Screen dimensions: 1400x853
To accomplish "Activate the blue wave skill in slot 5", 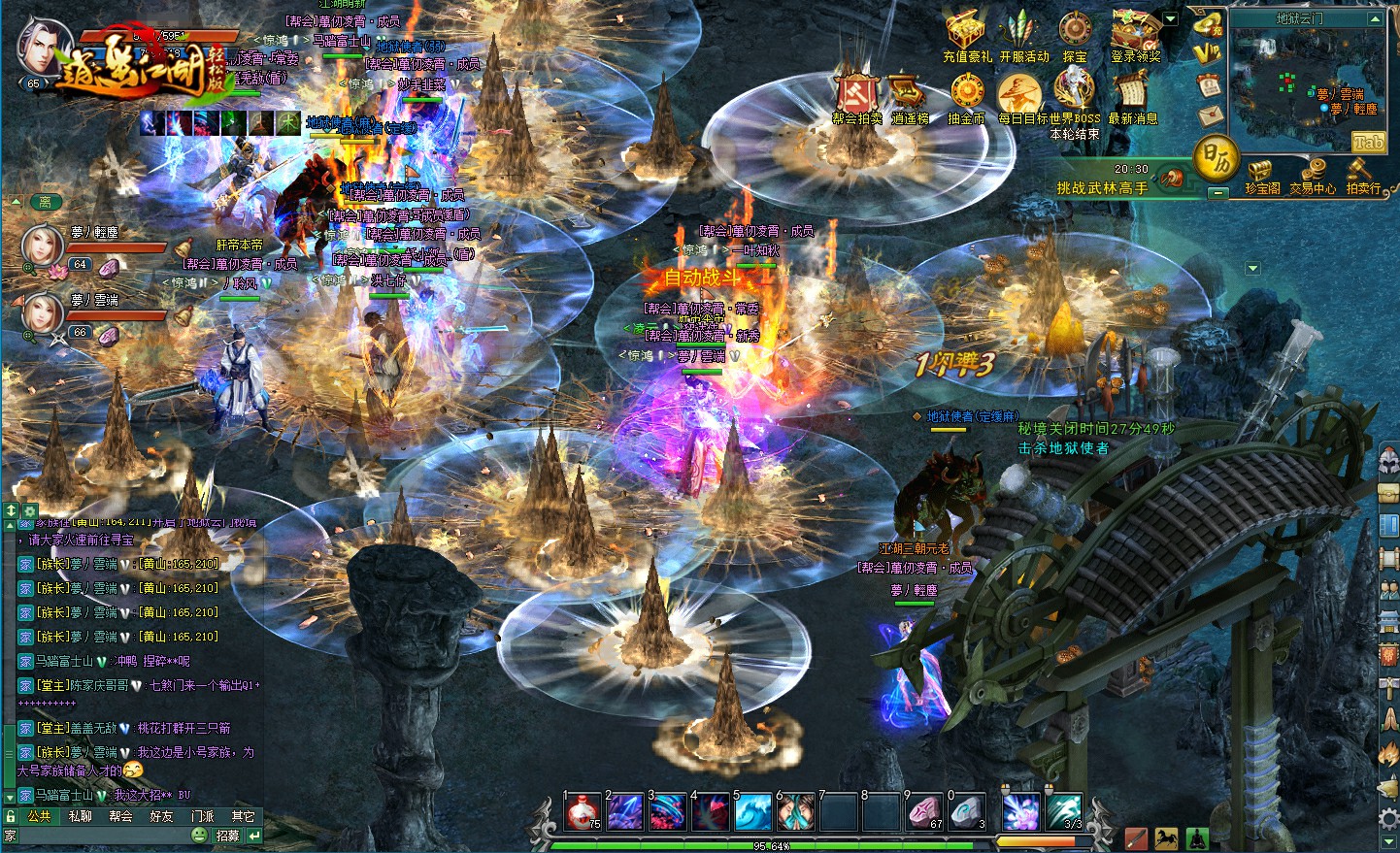I will coord(752,811).
